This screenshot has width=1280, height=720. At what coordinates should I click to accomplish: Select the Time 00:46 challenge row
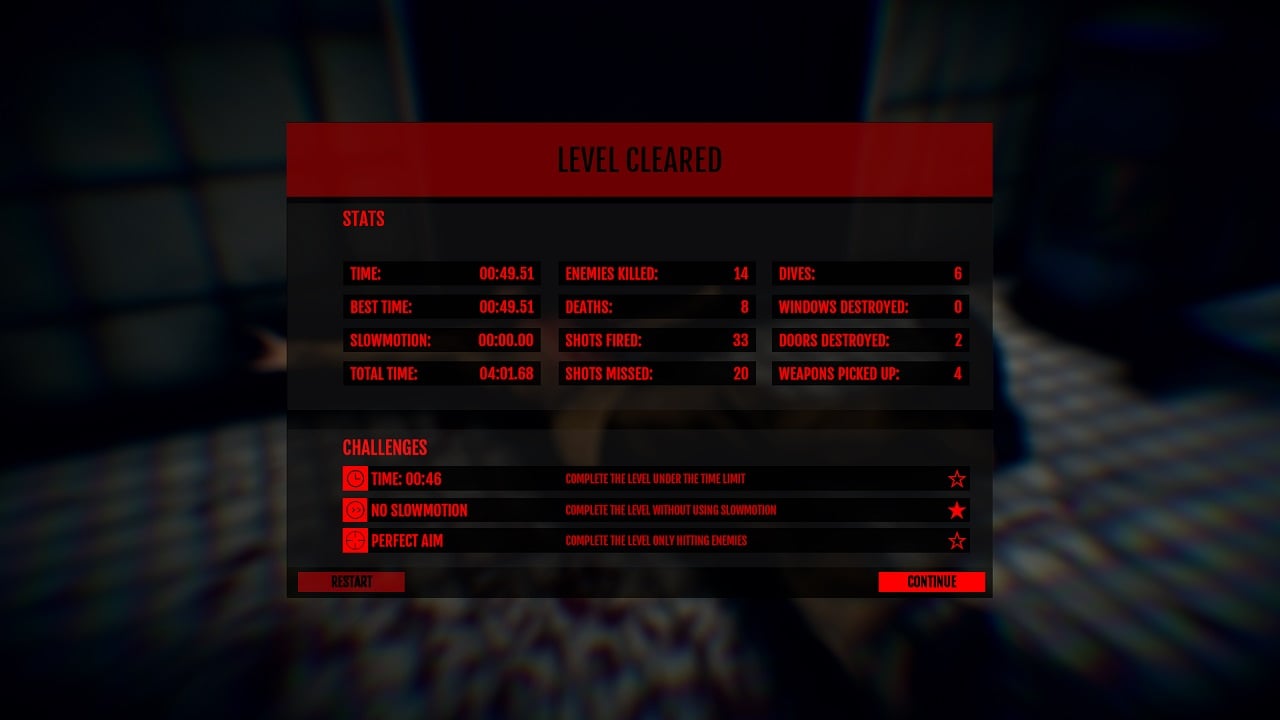pyautogui.click(x=655, y=479)
